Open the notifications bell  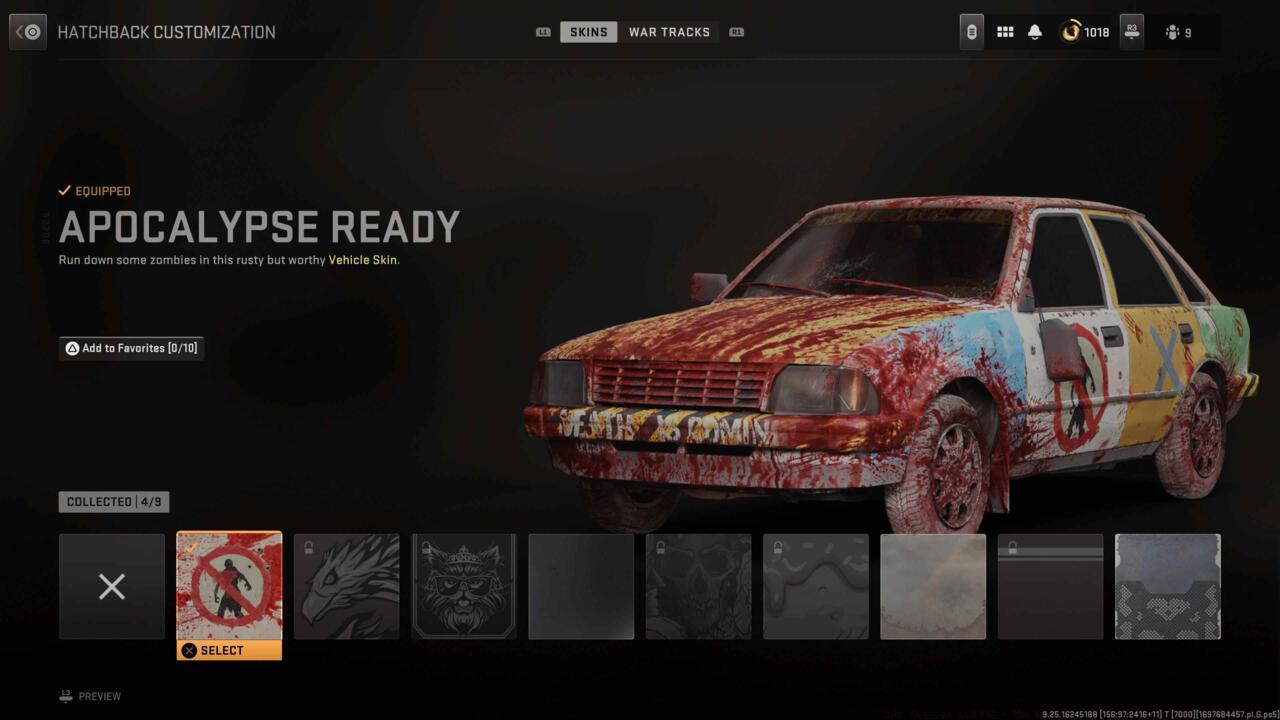tap(1035, 31)
